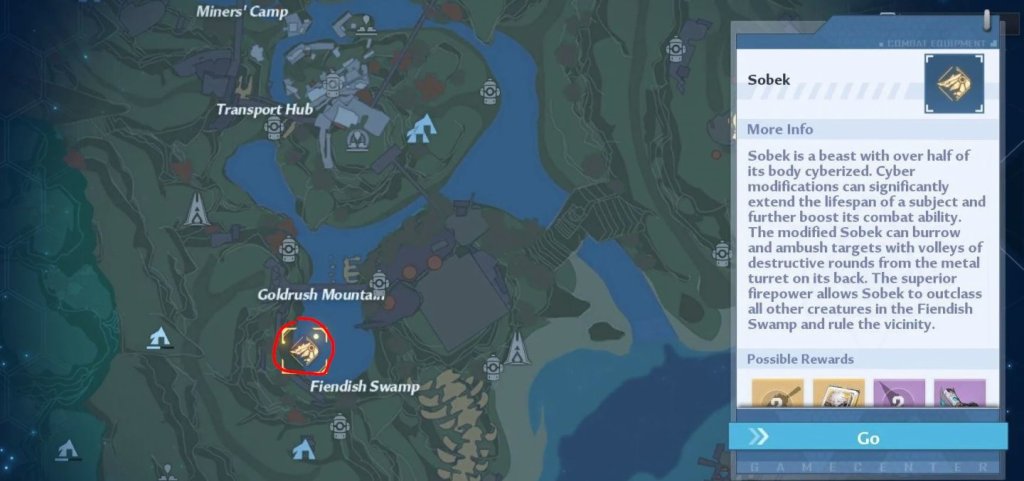Select the Transport Hub map label
This screenshot has height=481, width=1024.
(x=265, y=109)
